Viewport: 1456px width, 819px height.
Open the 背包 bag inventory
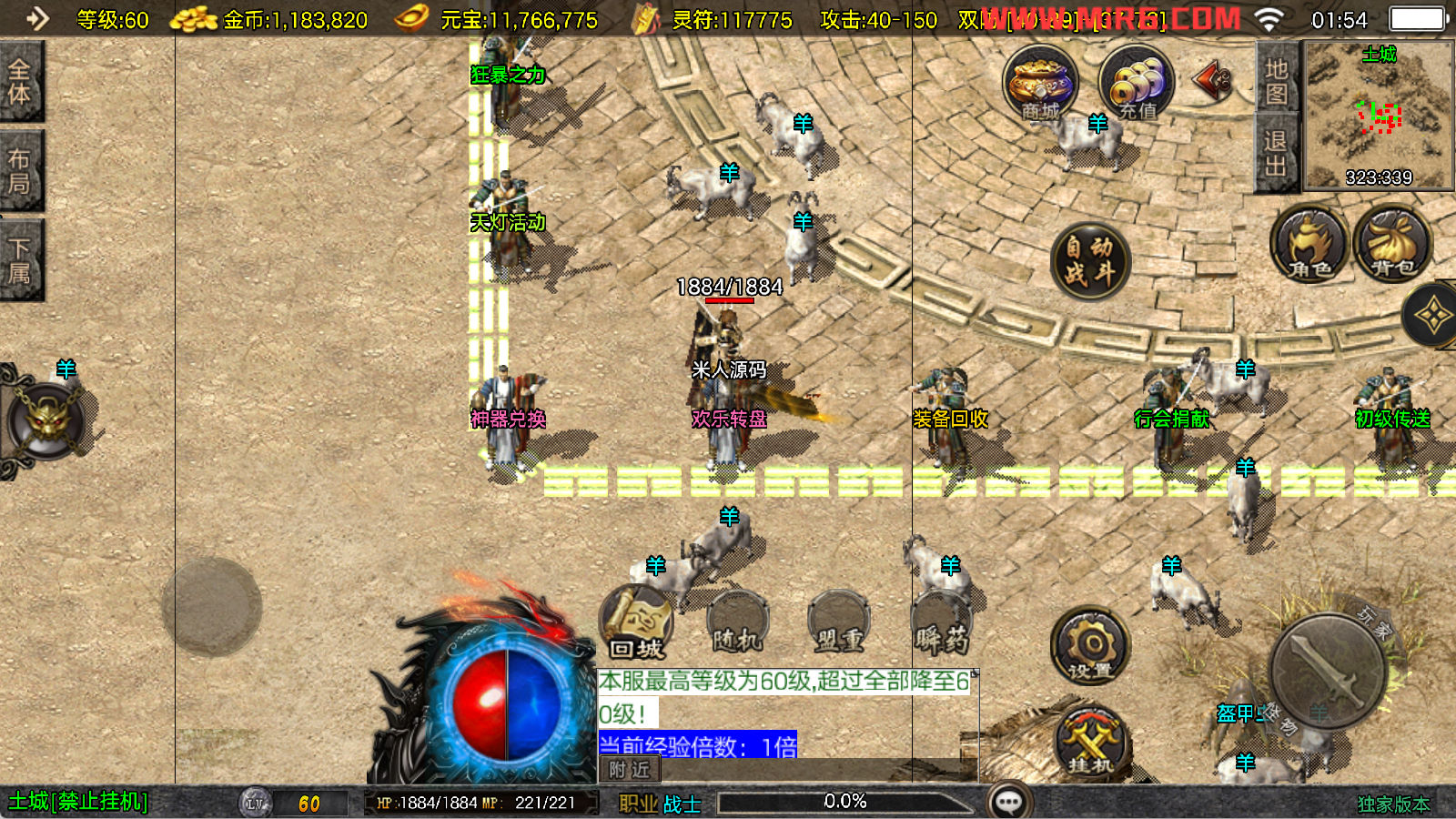point(1392,246)
